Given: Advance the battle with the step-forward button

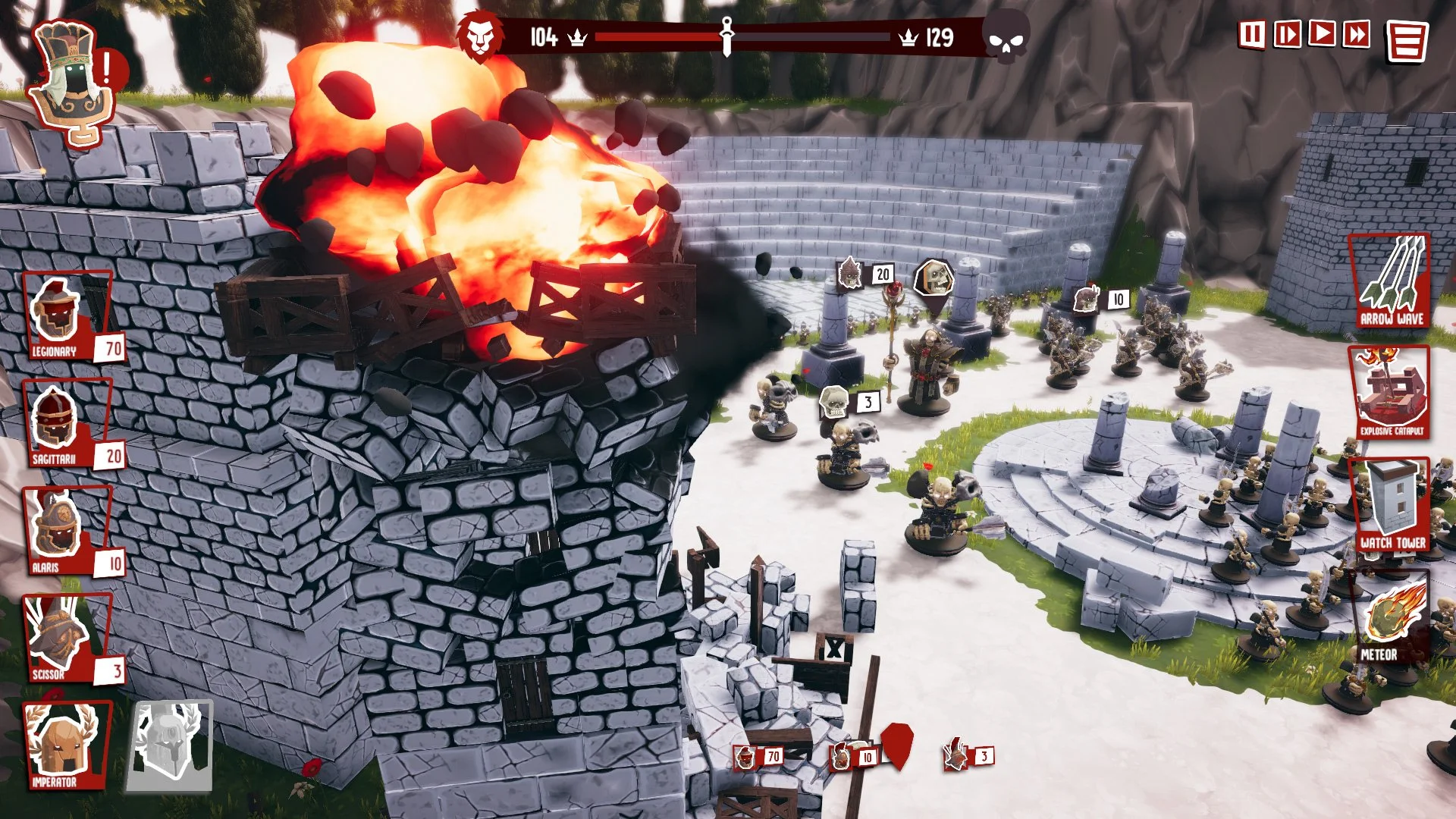Looking at the screenshot, I should pos(1287,35).
